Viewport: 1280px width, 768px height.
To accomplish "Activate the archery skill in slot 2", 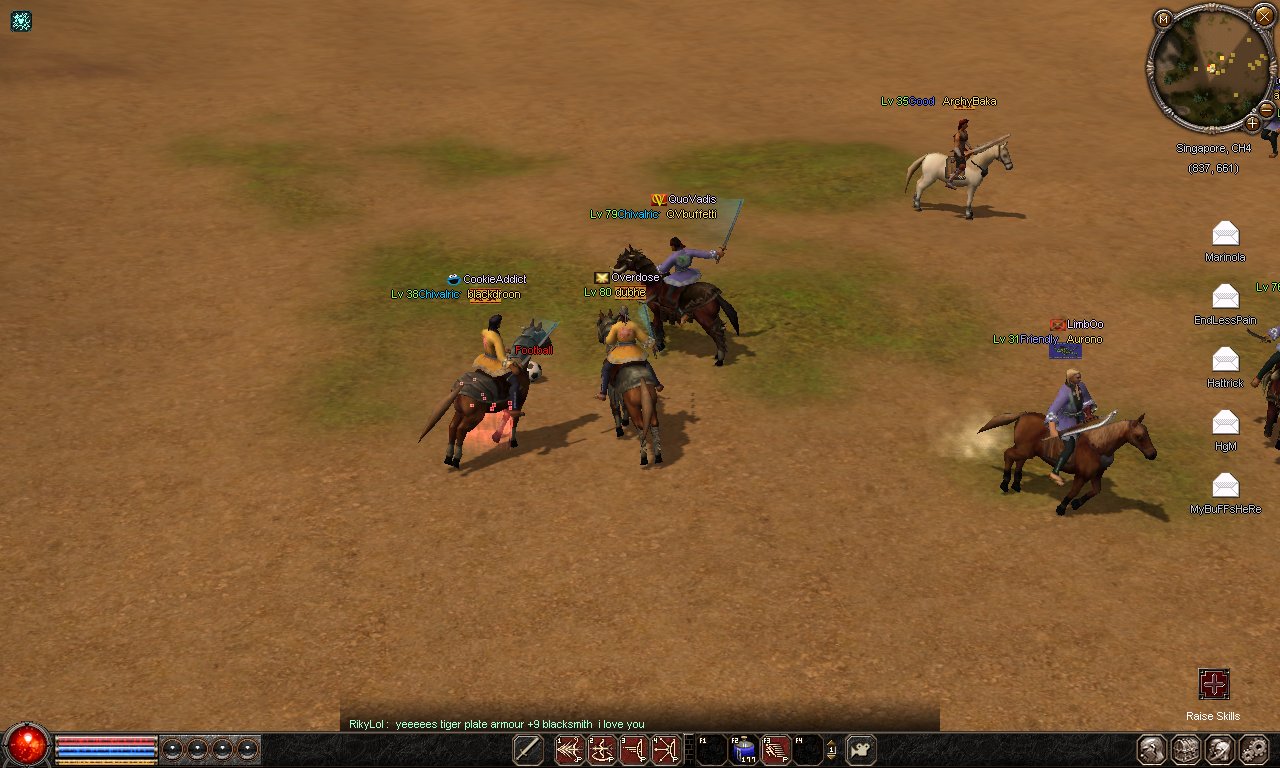I will coord(602,750).
